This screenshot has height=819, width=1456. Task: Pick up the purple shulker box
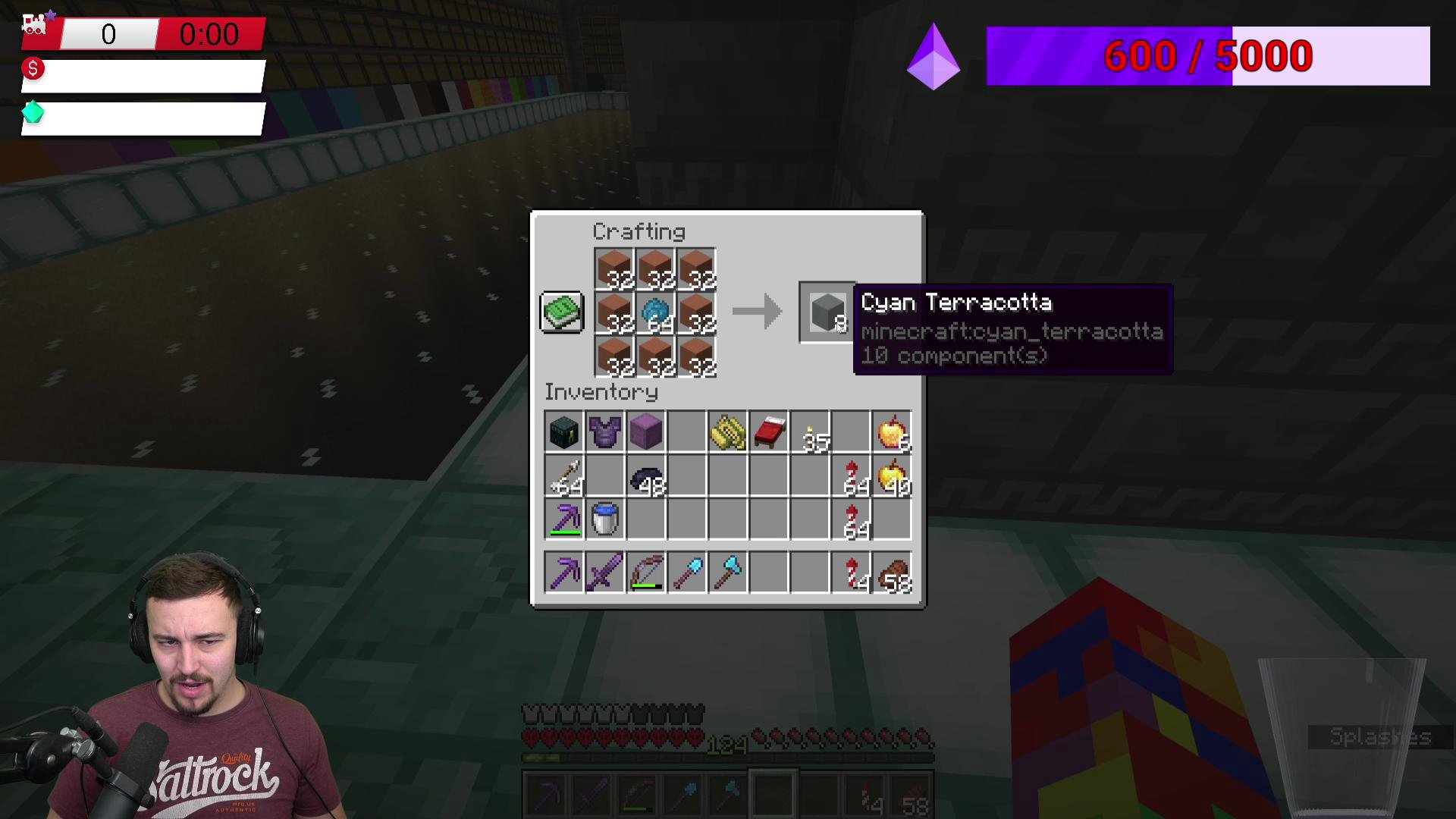click(645, 432)
